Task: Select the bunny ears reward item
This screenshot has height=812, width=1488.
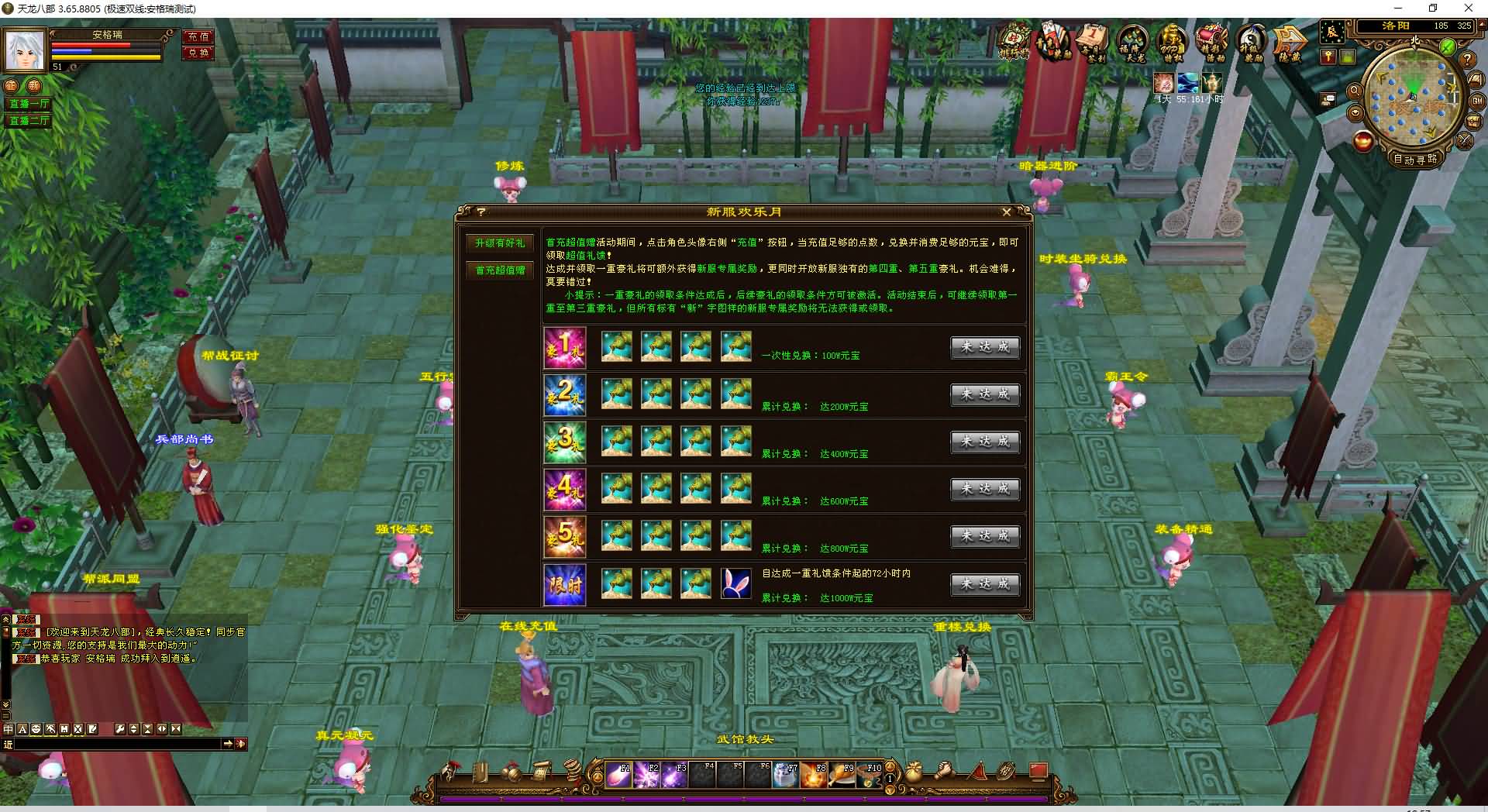Action: (x=735, y=583)
